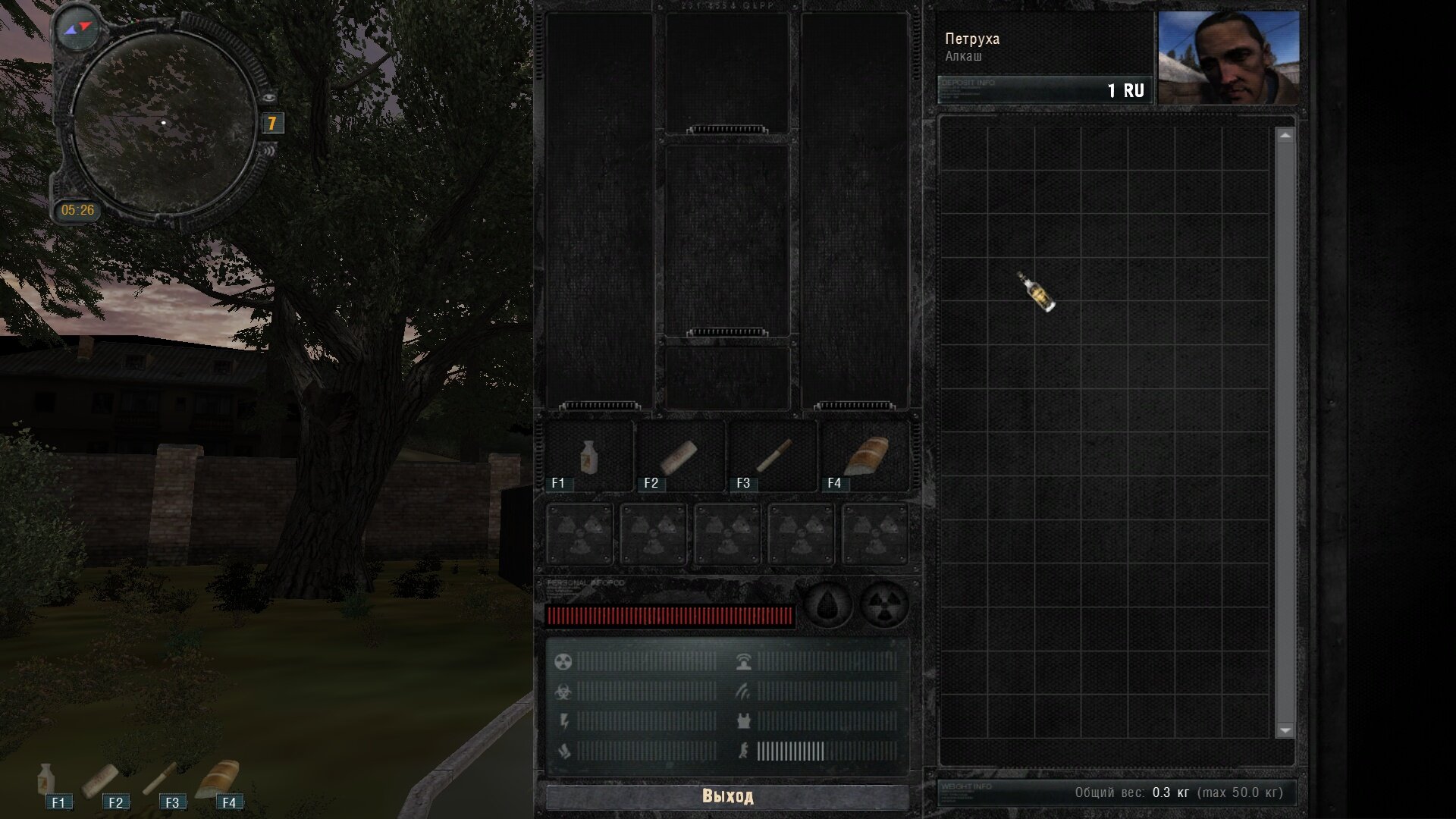
Task: Click the inventory scrollbar up arrow
Action: point(1285,136)
